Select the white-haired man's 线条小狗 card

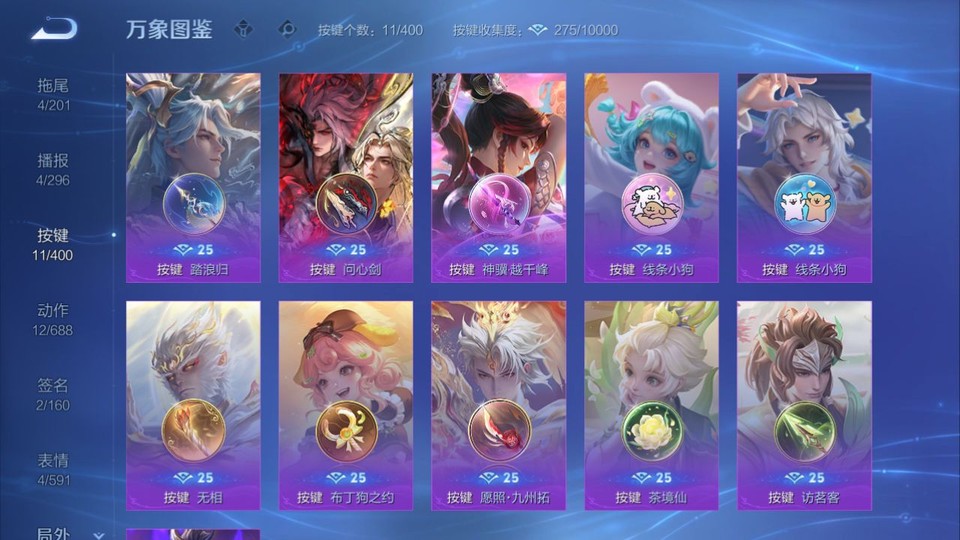click(x=804, y=178)
